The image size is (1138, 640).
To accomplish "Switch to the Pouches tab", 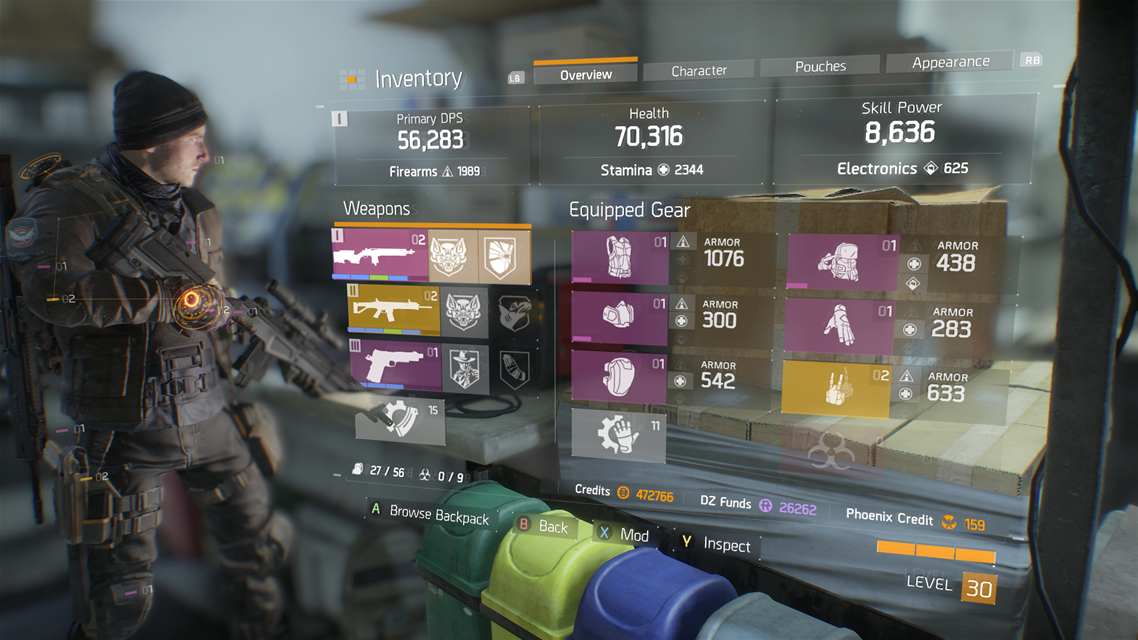I will (821, 66).
